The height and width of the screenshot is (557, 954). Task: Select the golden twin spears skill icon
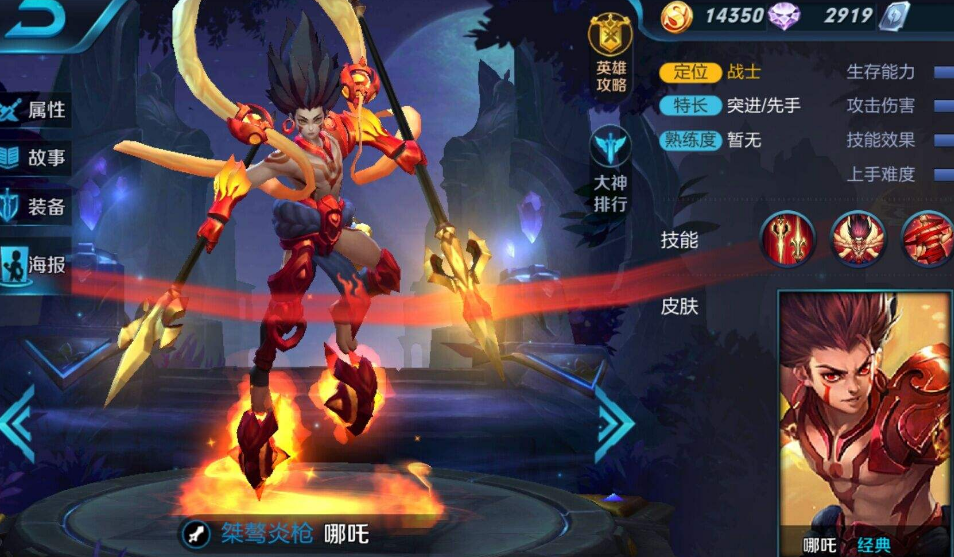tap(786, 240)
